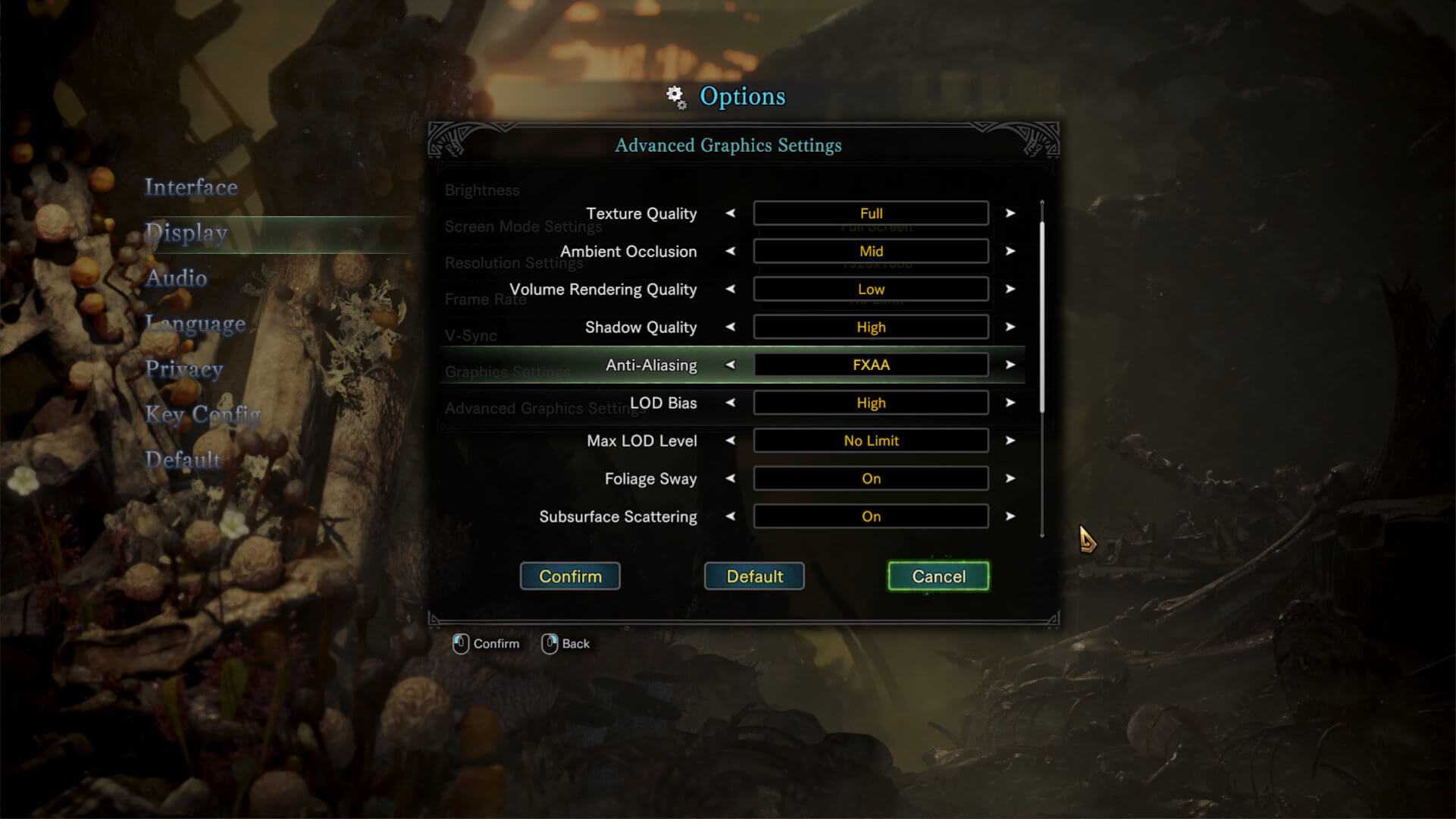Go to the Privacy options category
The width and height of the screenshot is (1456, 819).
(x=184, y=369)
